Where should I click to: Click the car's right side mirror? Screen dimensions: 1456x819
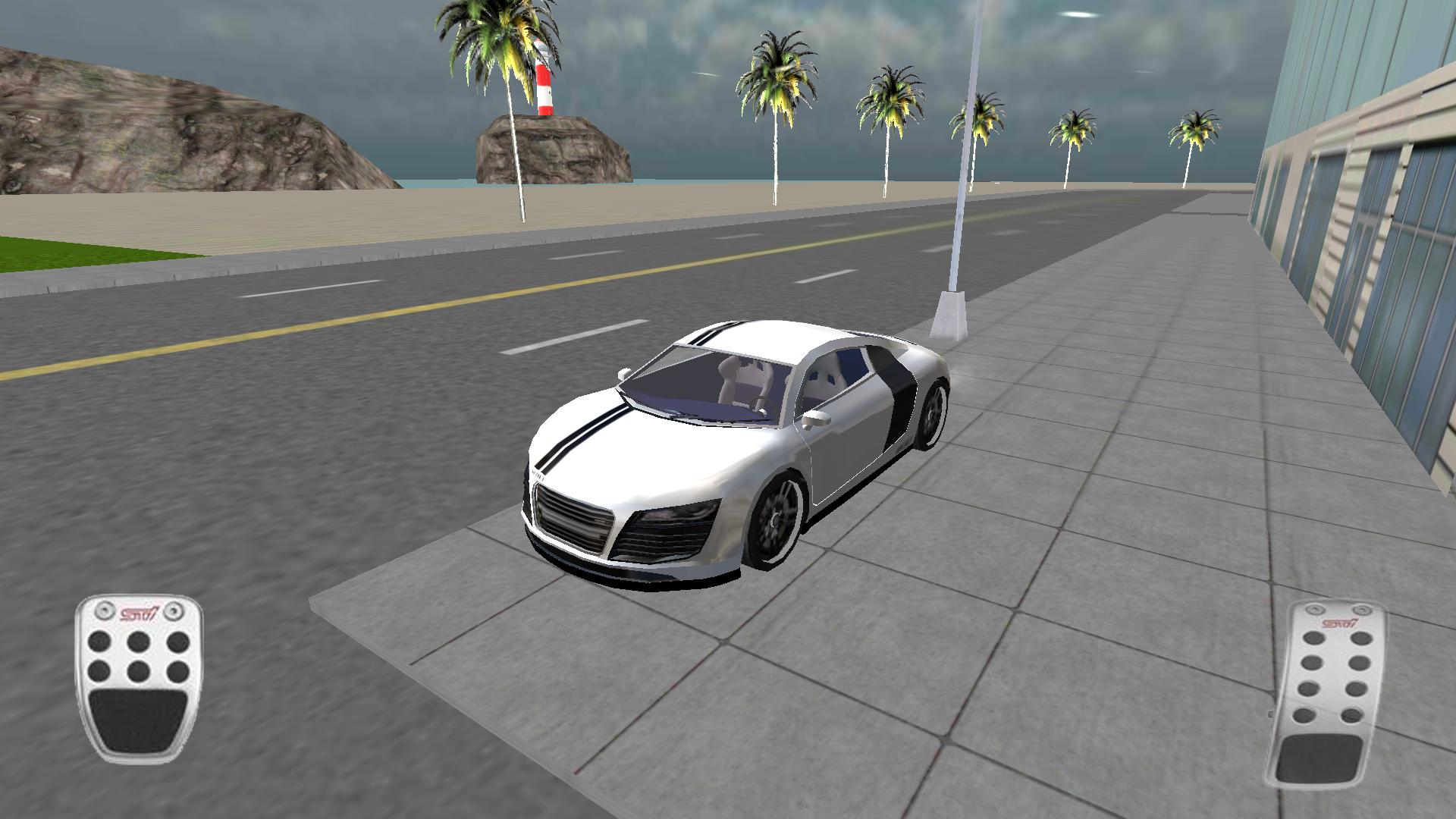click(x=816, y=420)
